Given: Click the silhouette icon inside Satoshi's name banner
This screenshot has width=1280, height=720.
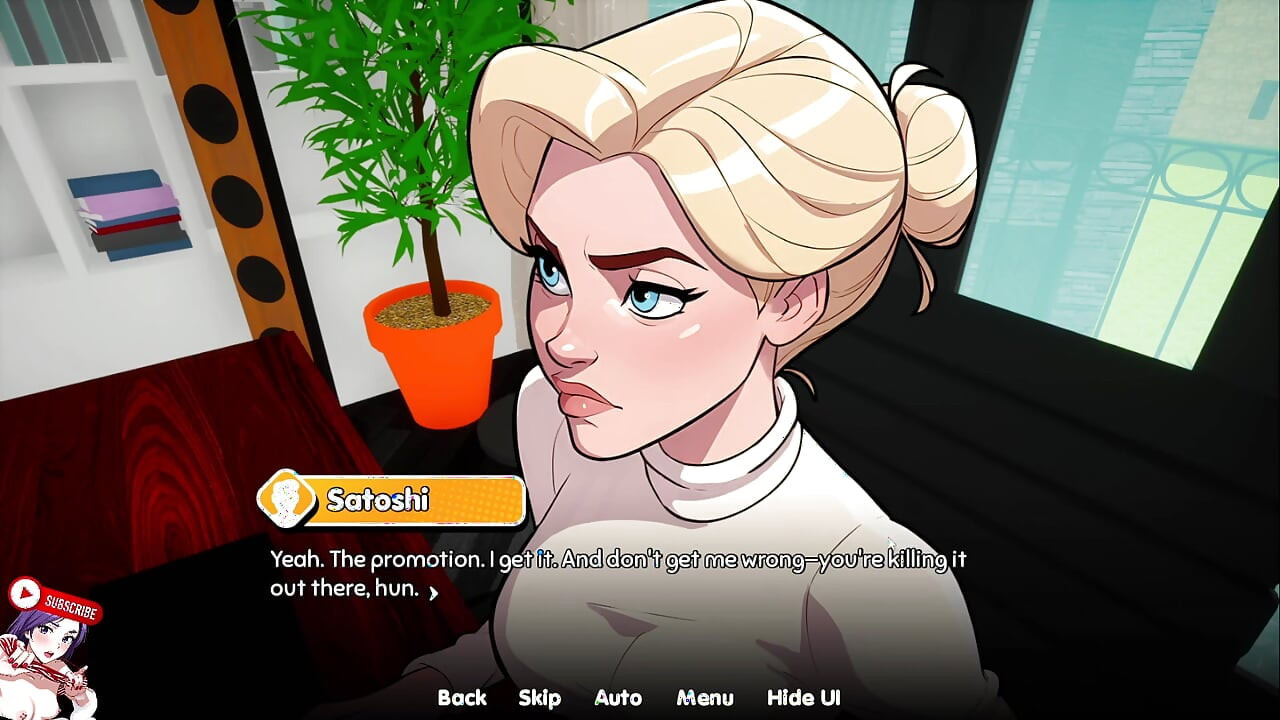Looking at the screenshot, I should pos(289,500).
